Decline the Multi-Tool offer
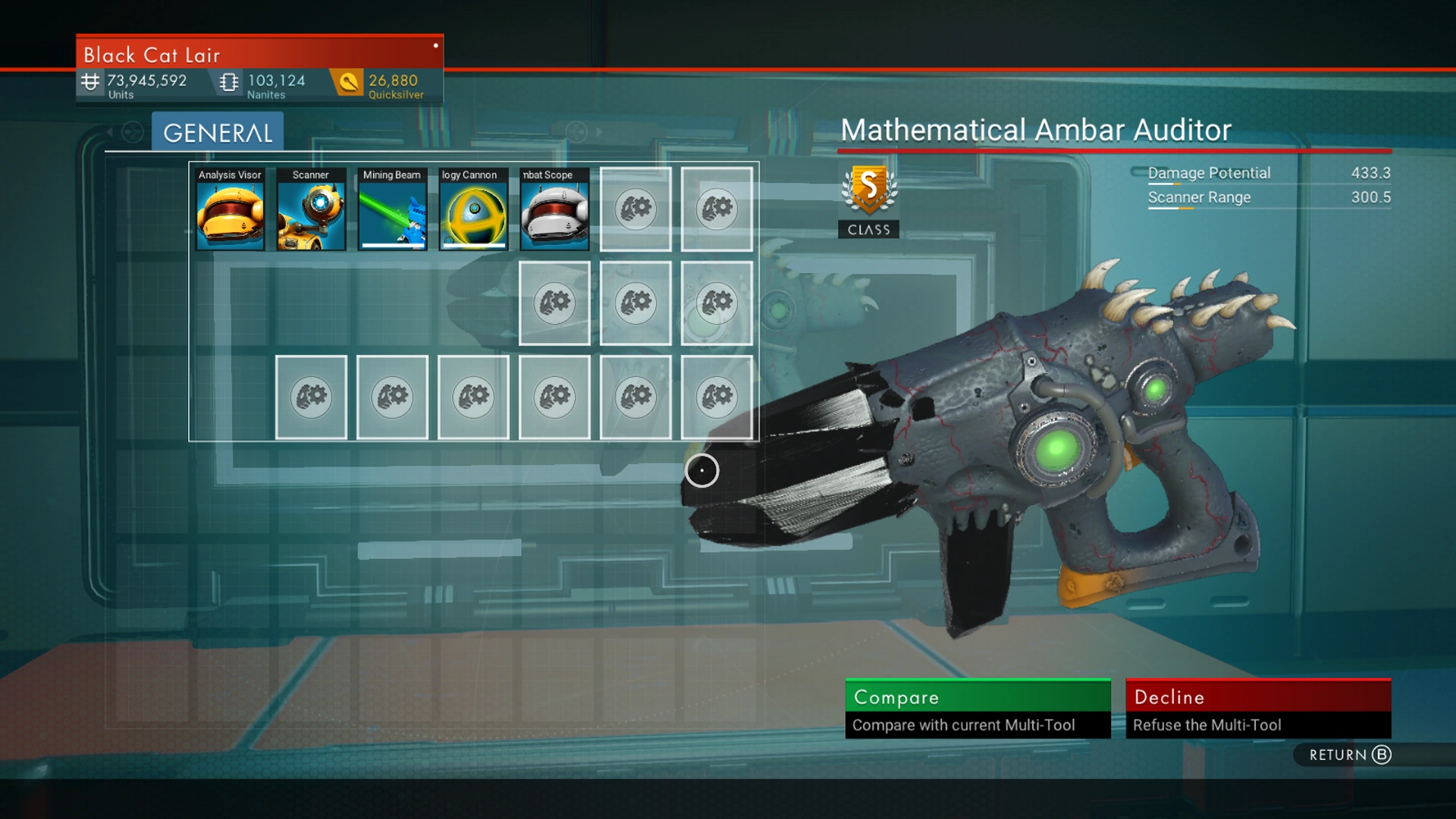This screenshot has height=819, width=1456. click(1258, 708)
